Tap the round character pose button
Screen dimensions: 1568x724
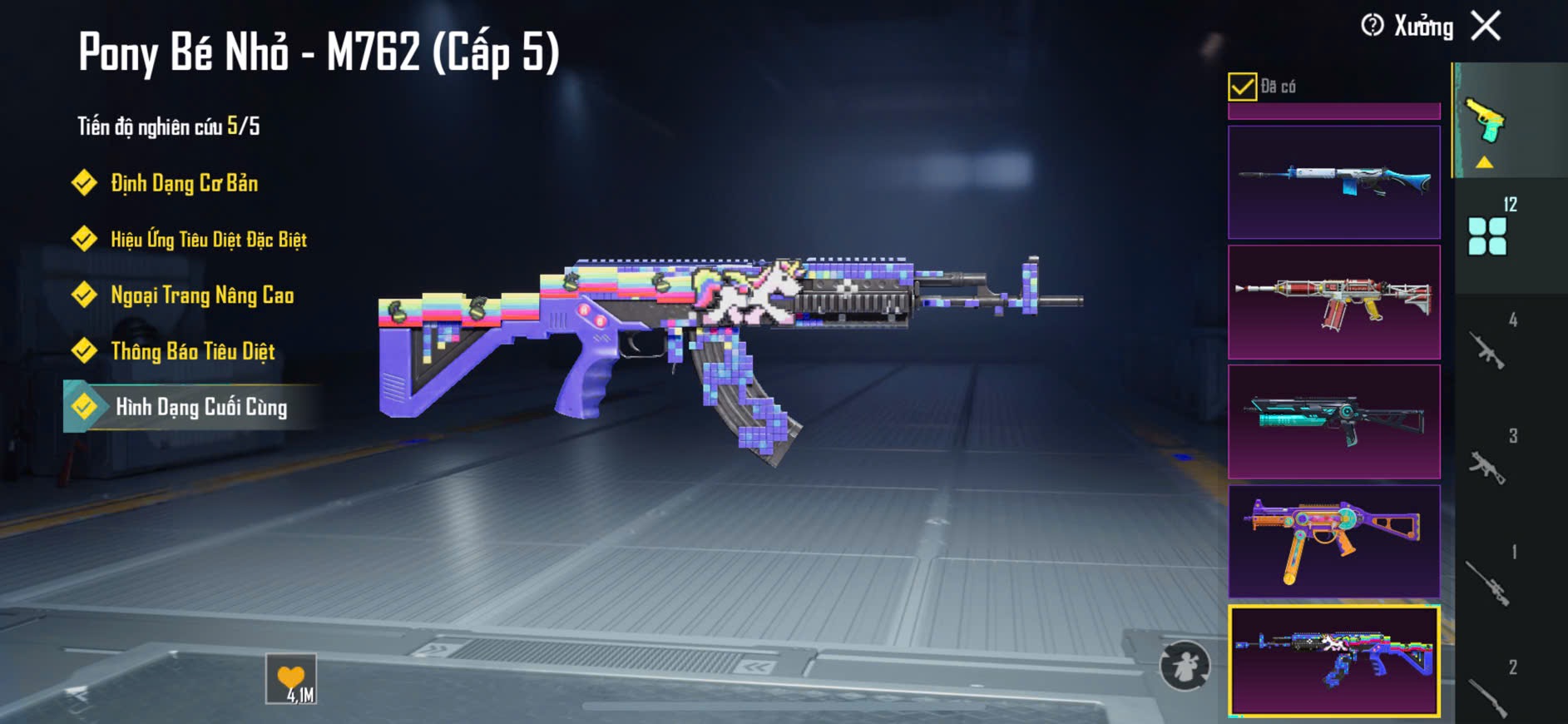tap(1185, 666)
